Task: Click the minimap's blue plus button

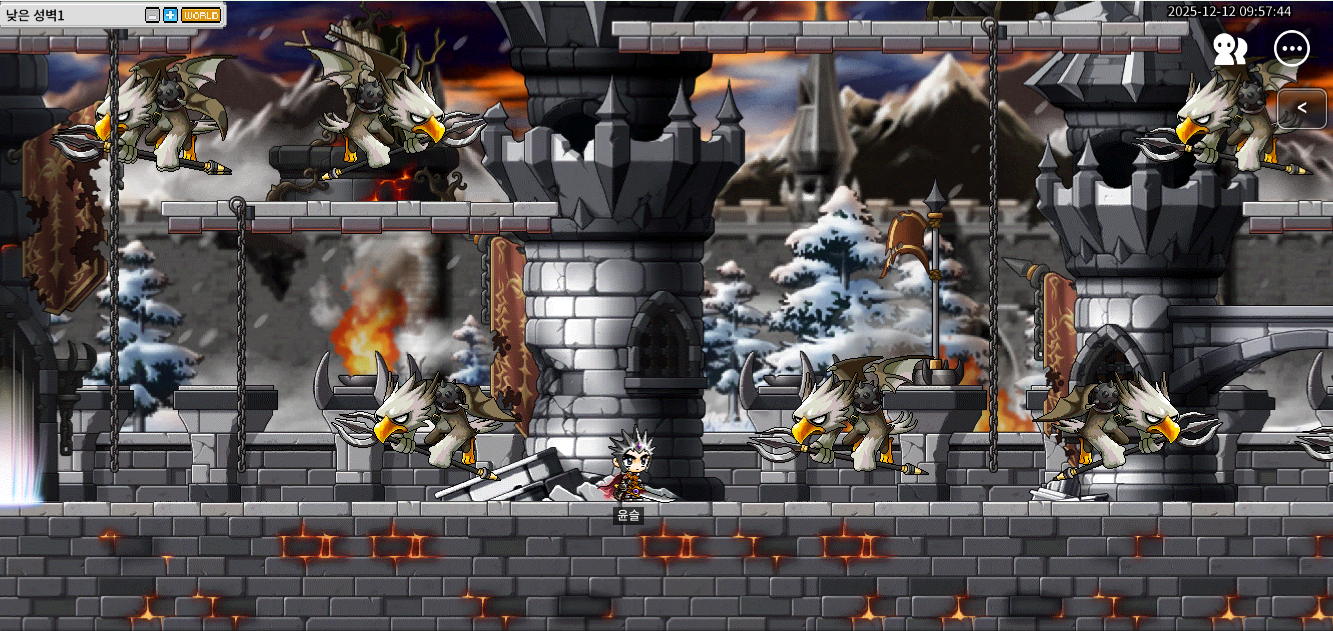Action: point(170,15)
